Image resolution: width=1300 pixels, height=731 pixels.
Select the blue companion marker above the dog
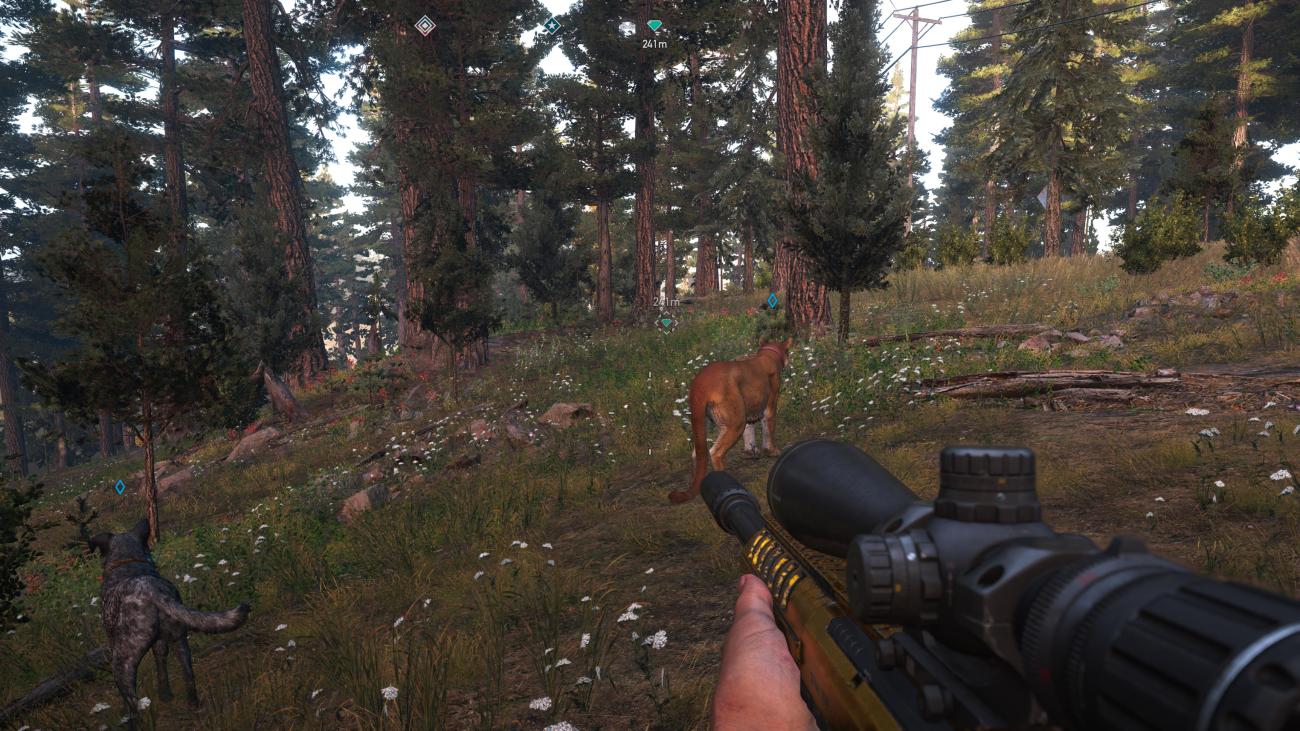120,487
